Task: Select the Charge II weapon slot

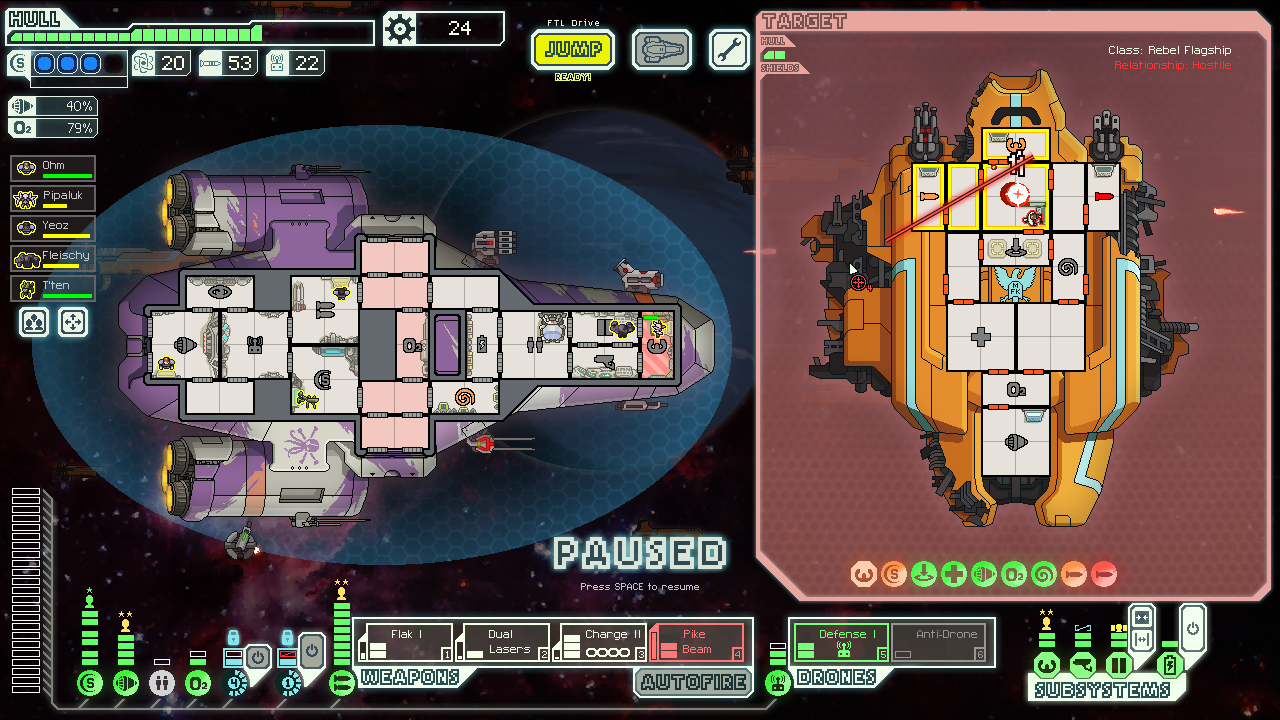Action: [600, 642]
